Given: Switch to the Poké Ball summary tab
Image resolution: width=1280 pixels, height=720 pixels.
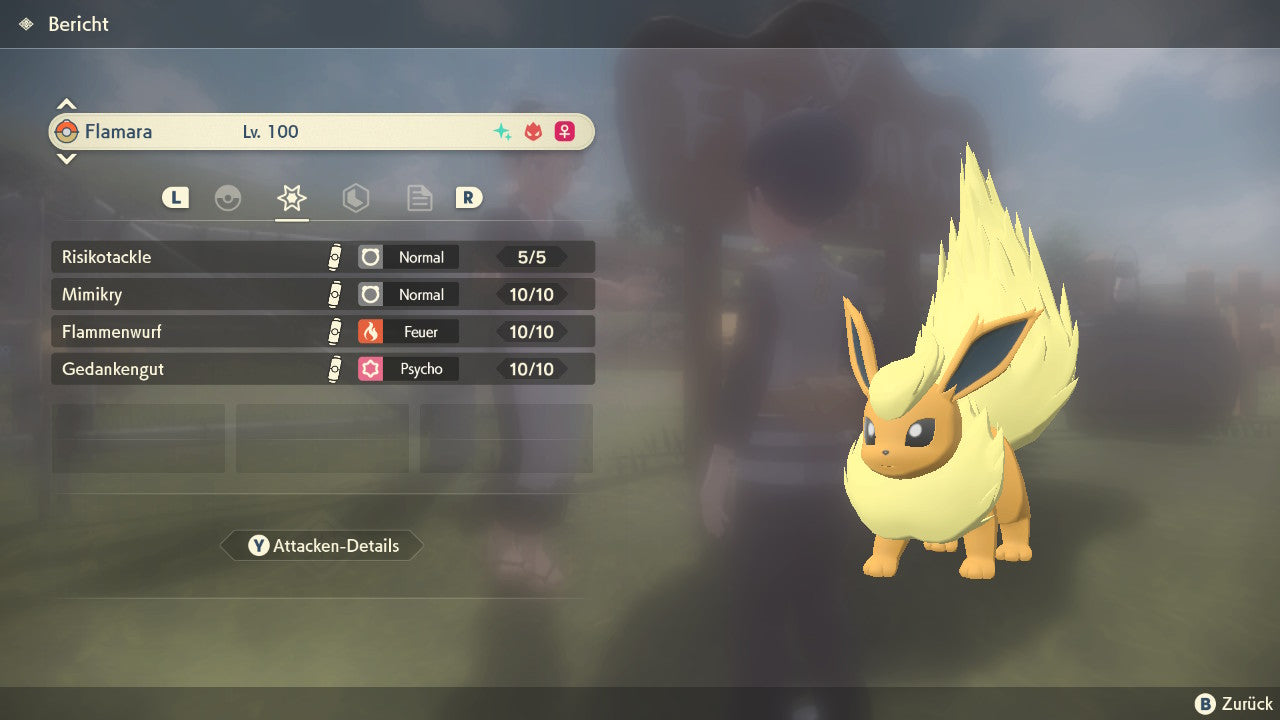Looking at the screenshot, I should 228,198.
